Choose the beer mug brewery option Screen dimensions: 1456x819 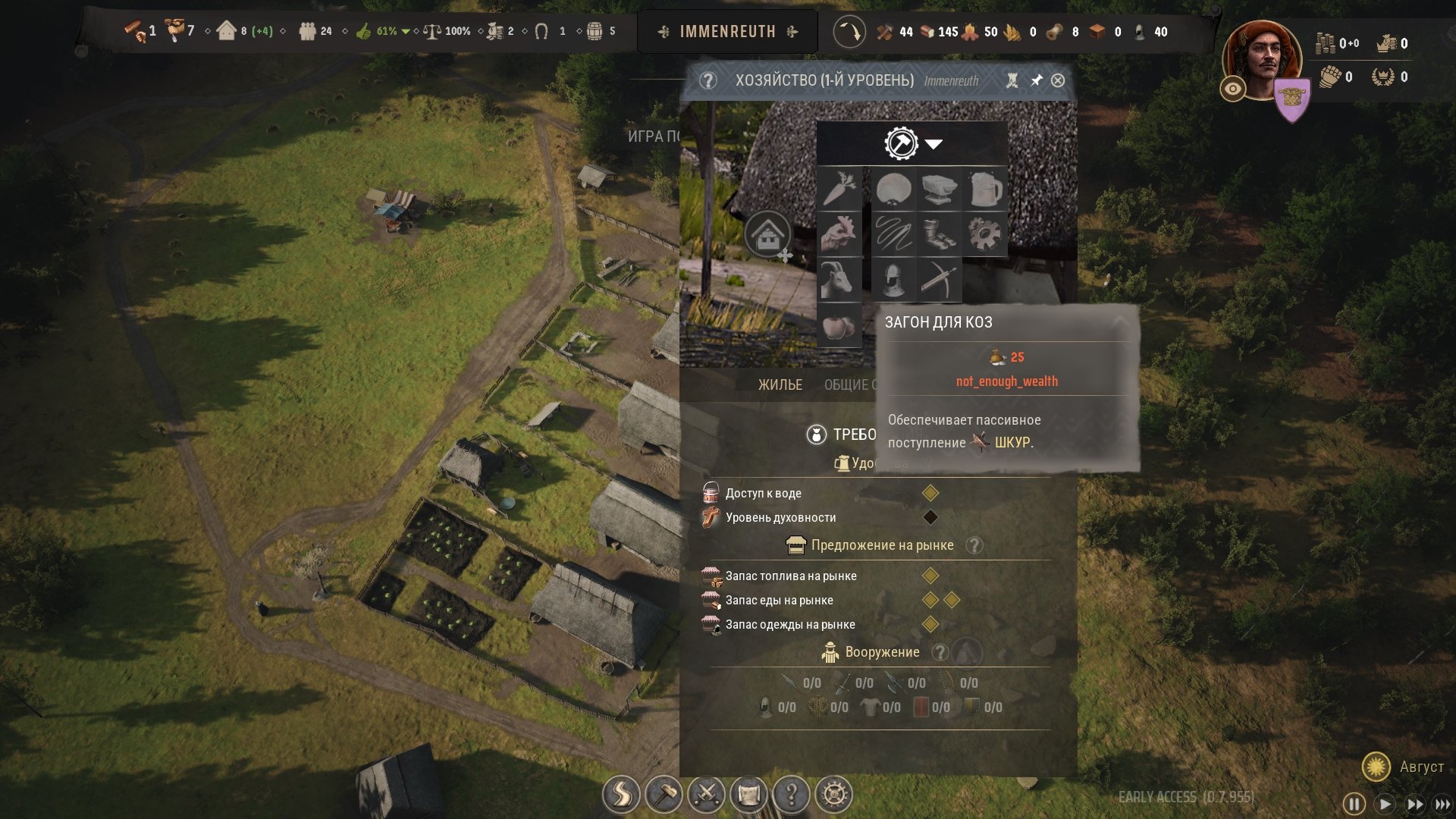[x=985, y=189]
